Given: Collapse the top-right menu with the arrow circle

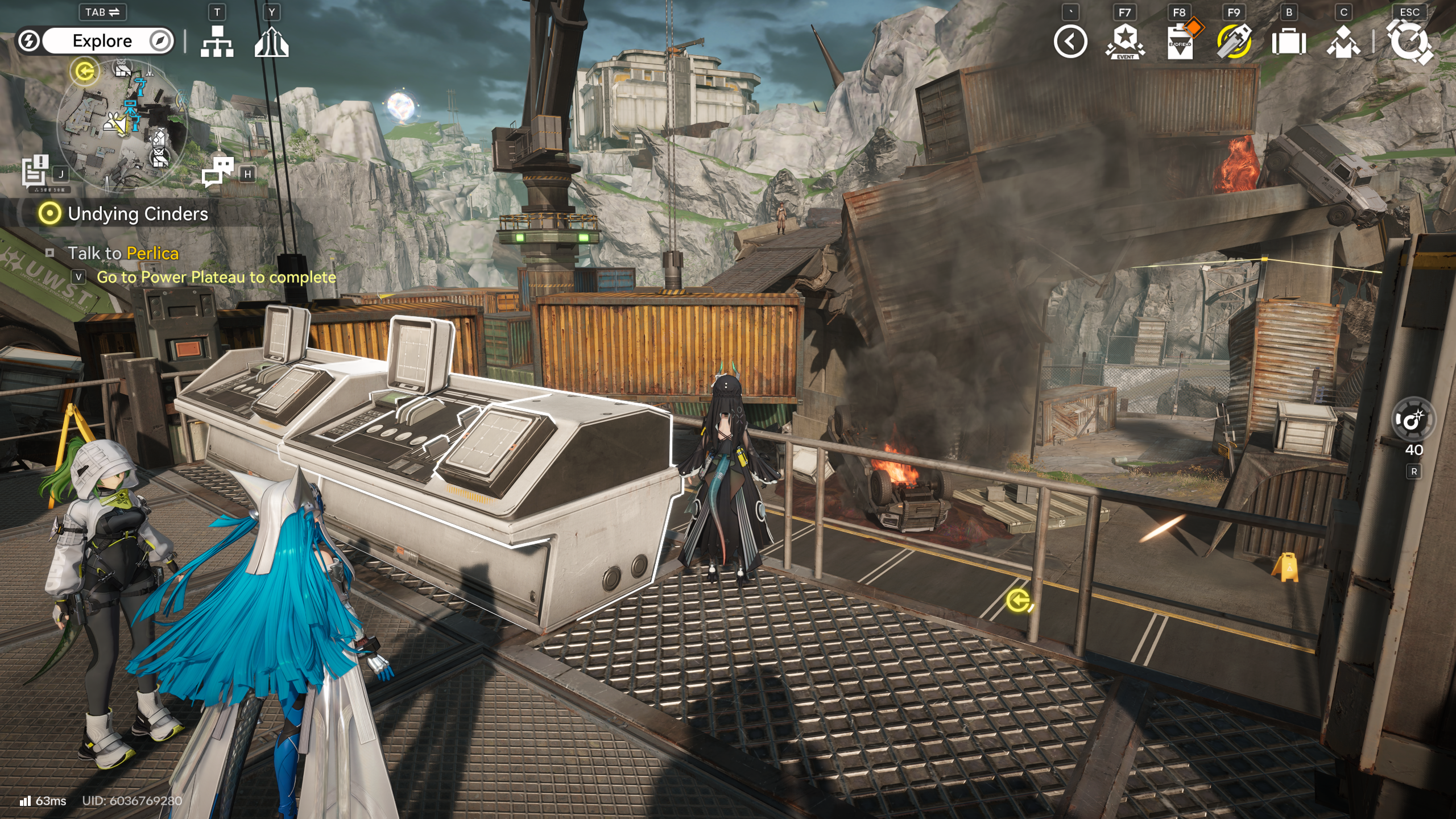Looking at the screenshot, I should pos(1070,42).
